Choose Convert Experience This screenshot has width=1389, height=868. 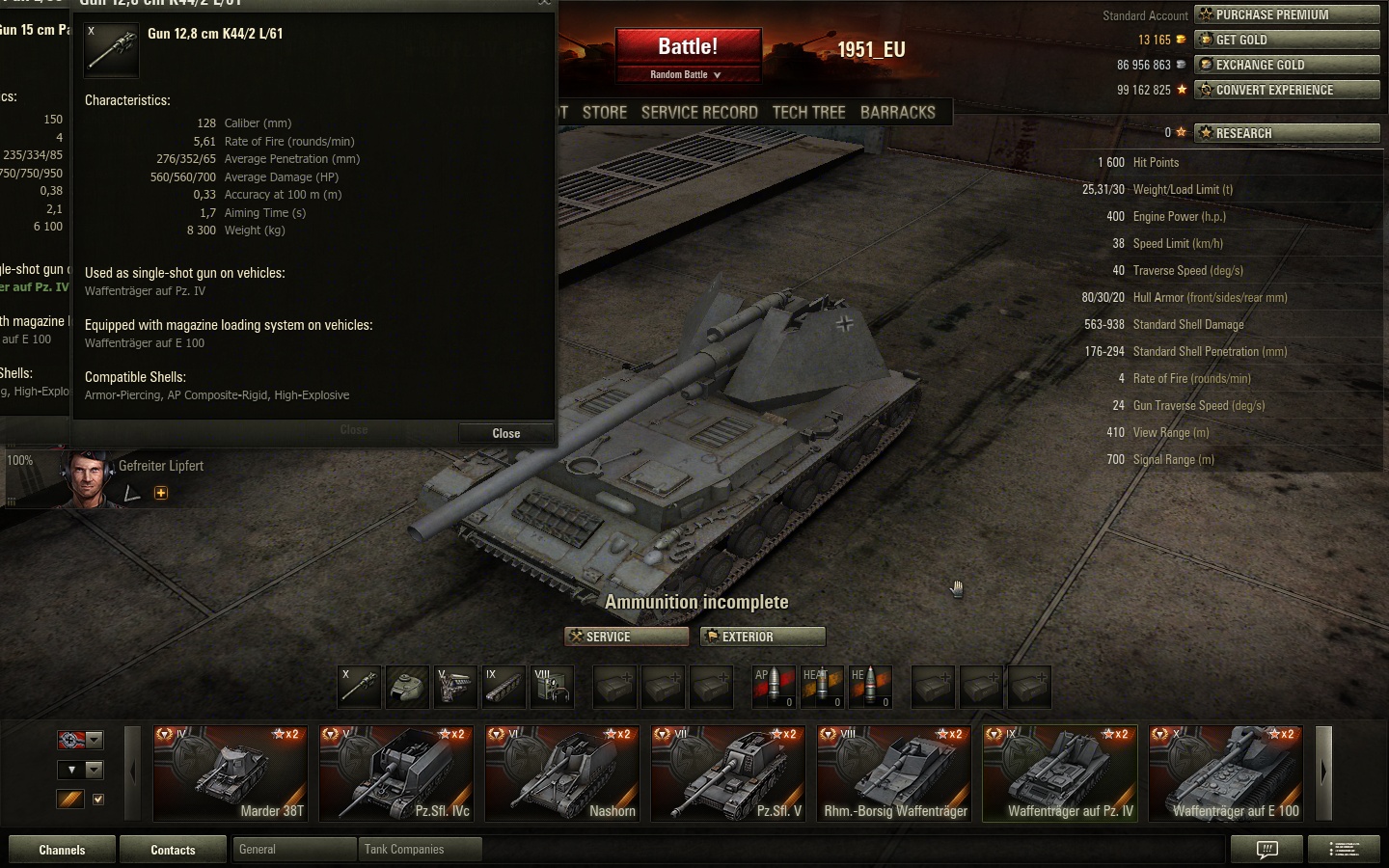click(x=1287, y=90)
